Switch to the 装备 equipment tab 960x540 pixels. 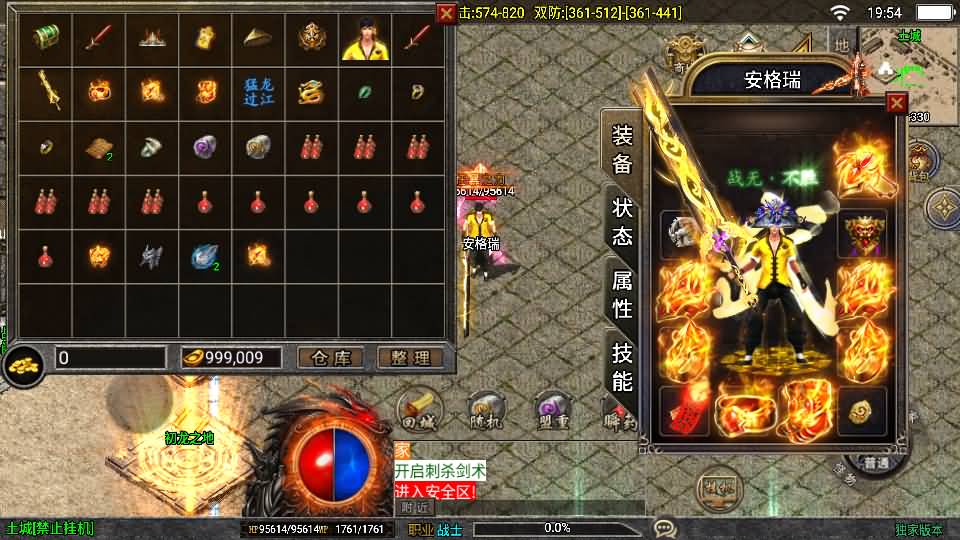pyautogui.click(x=622, y=150)
